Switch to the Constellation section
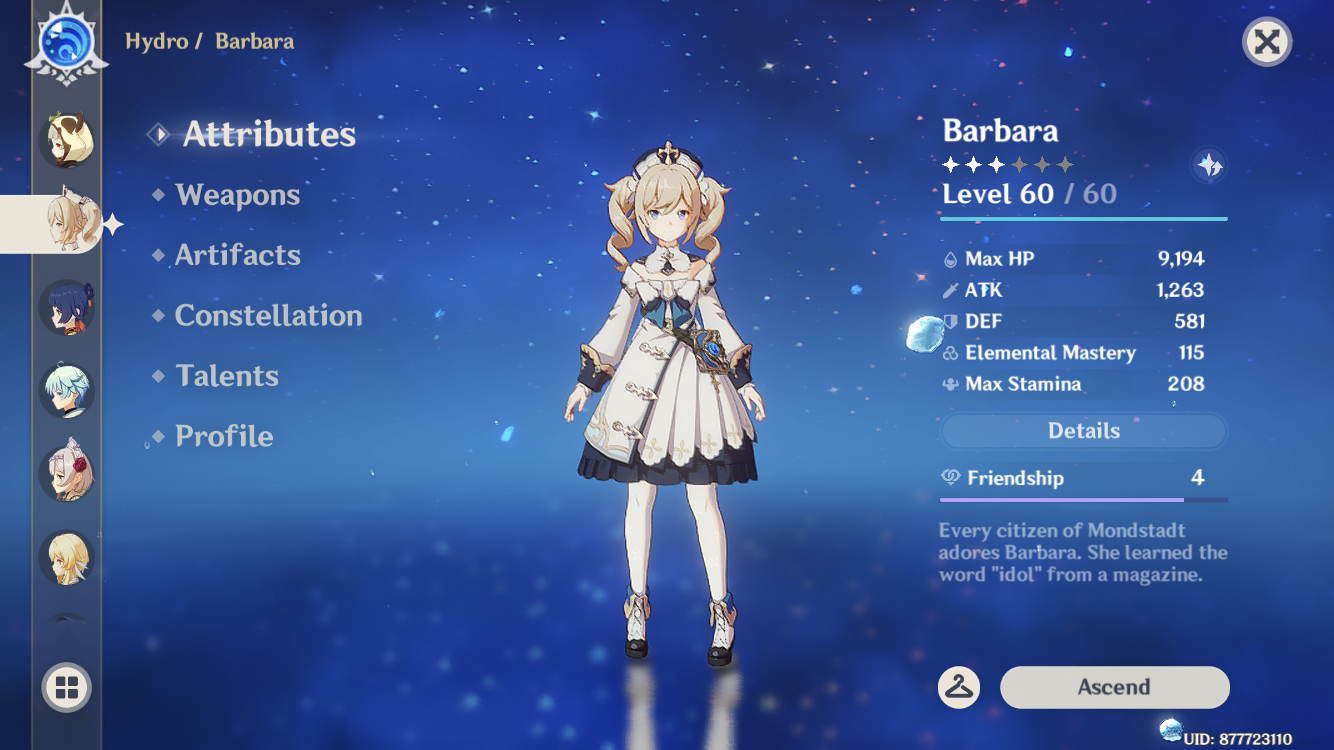1334x750 pixels. 268,315
